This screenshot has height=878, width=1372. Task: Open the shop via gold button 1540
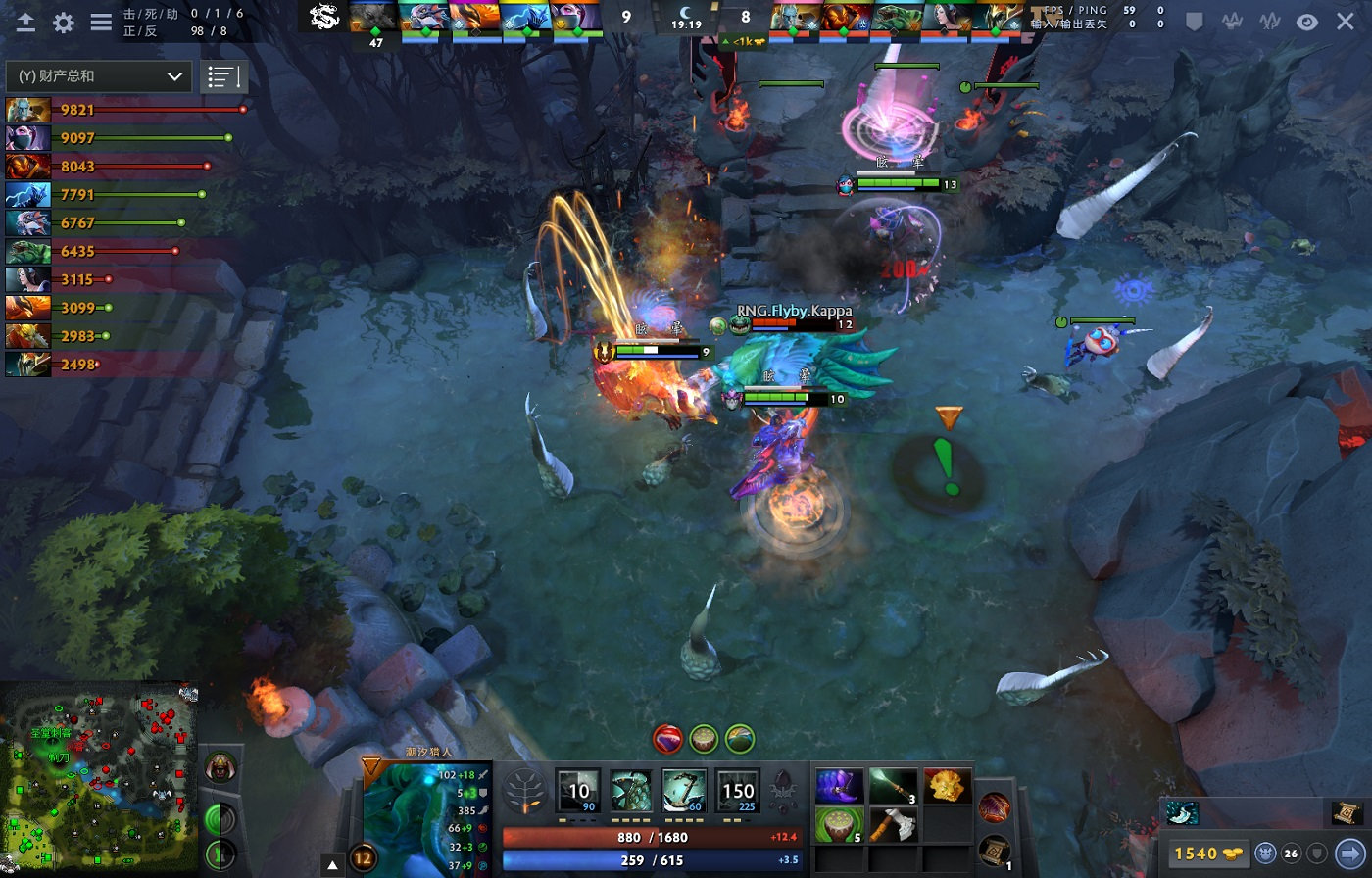(1206, 854)
